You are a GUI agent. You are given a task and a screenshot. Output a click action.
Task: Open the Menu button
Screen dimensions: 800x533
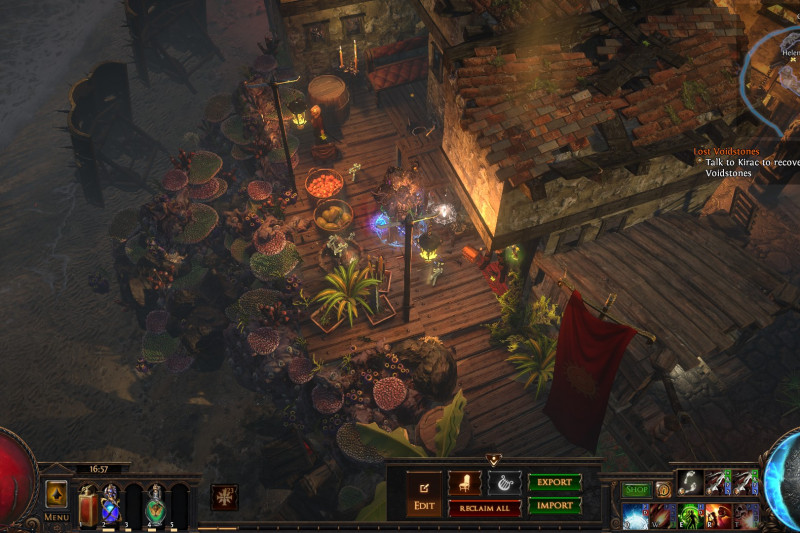(56, 518)
